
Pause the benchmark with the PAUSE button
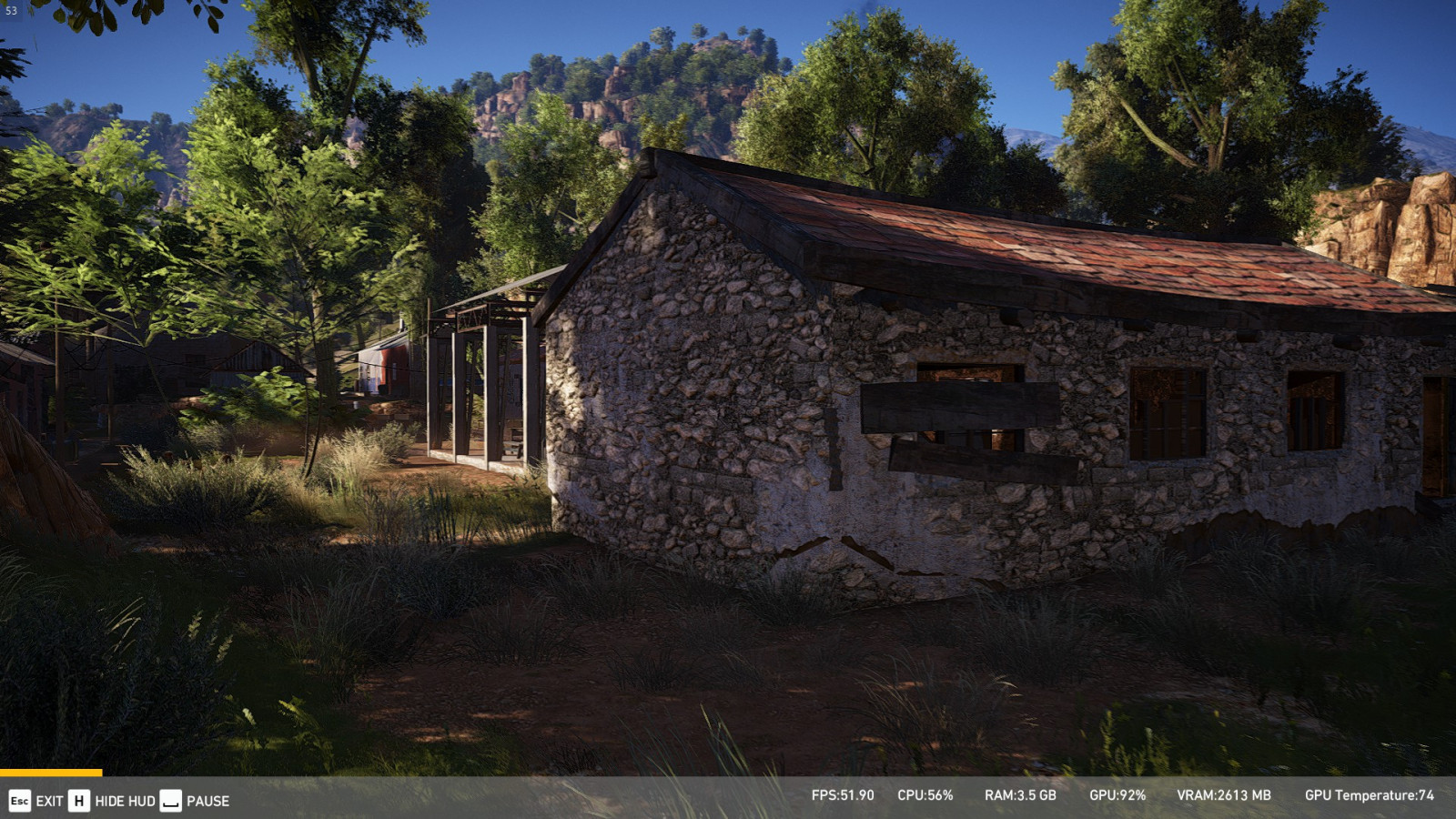[196, 801]
